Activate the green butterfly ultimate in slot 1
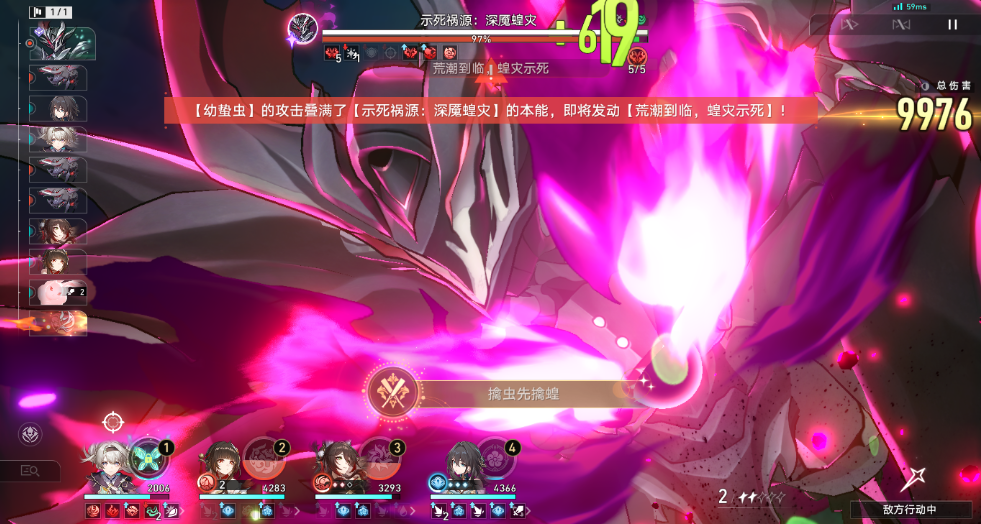Screen dimensions: 981x524 147,458
